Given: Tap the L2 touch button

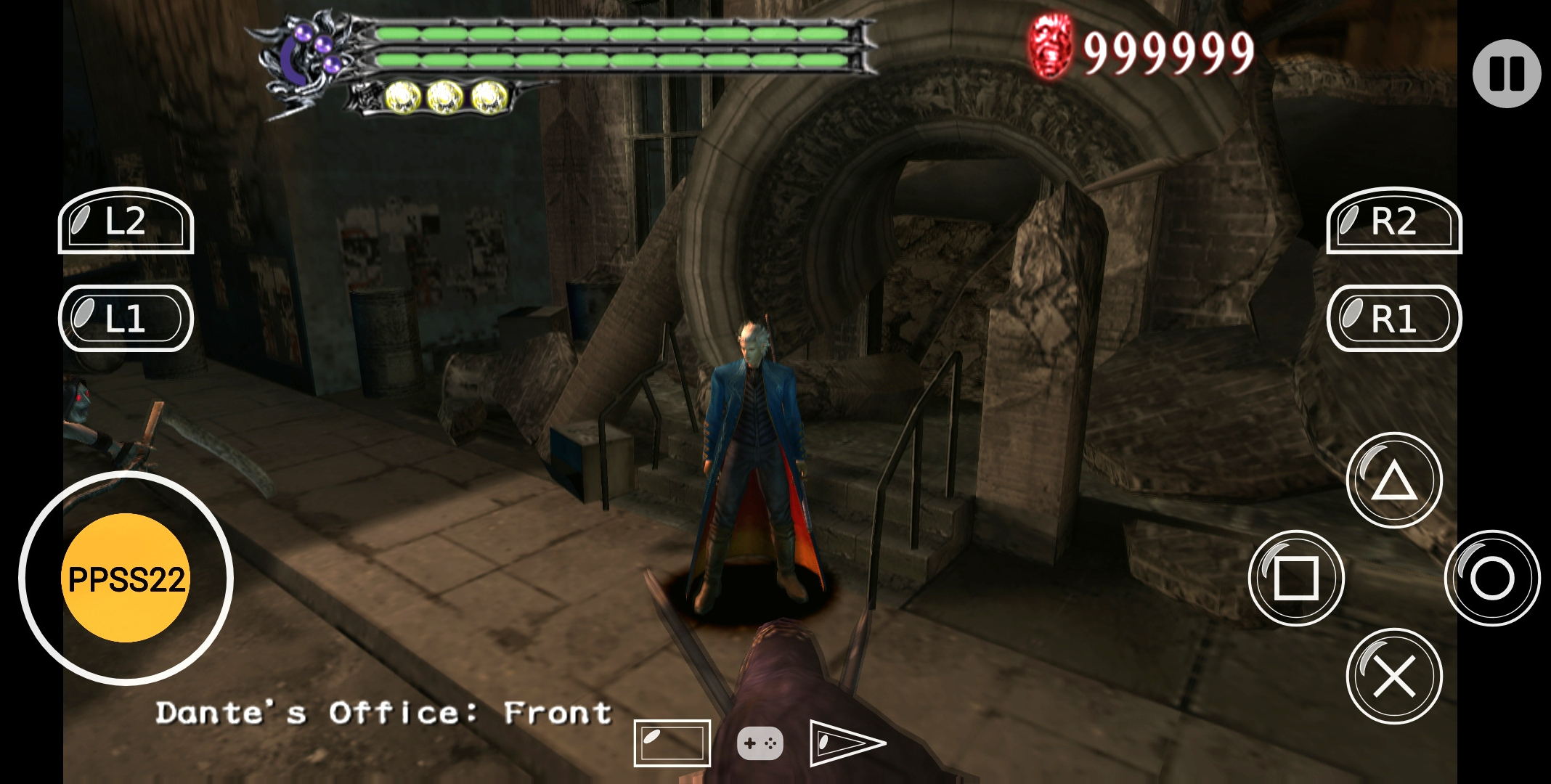Looking at the screenshot, I should [x=126, y=221].
